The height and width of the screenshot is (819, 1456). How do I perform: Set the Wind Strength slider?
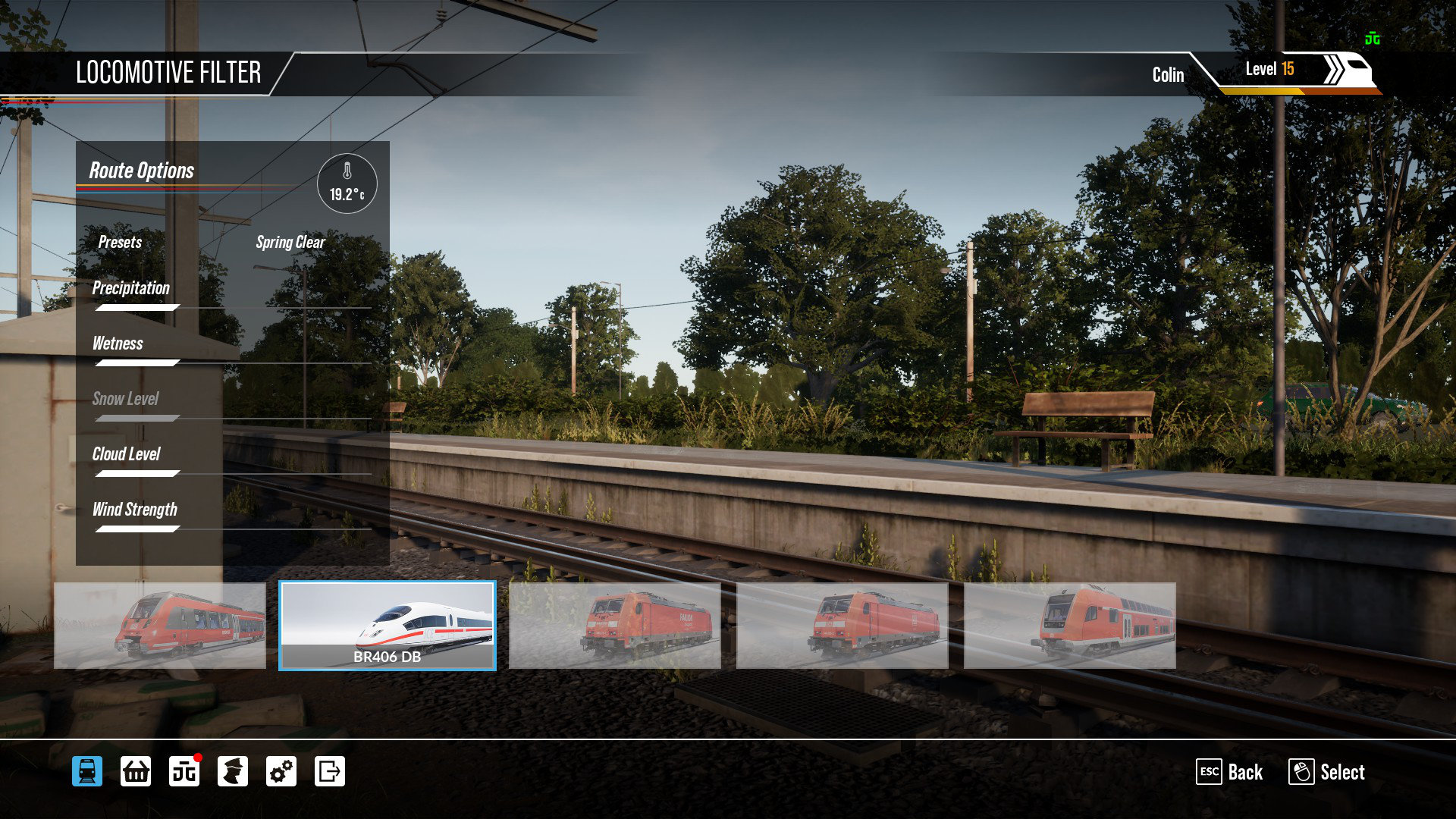(138, 529)
